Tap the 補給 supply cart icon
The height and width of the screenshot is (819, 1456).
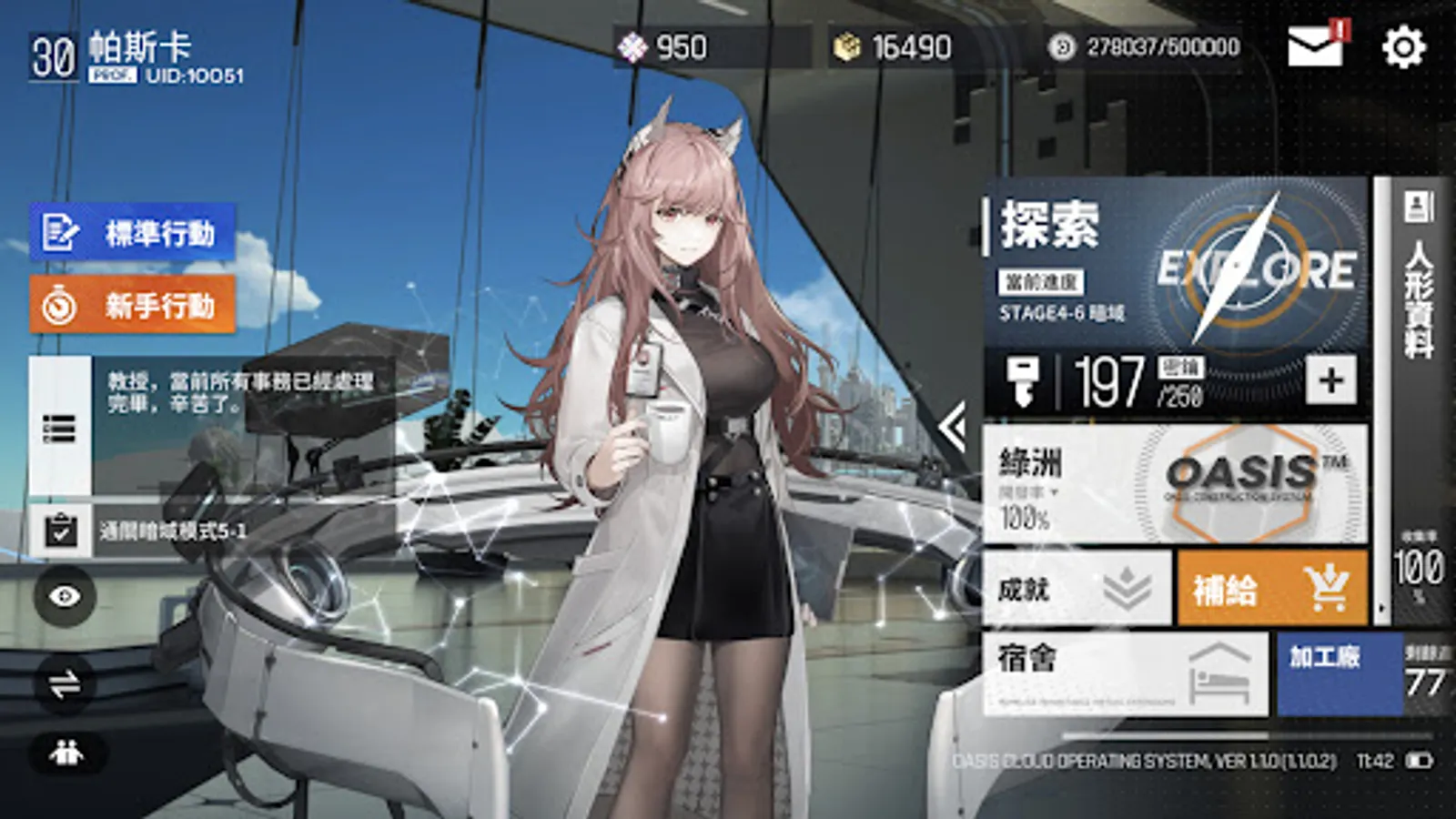click(x=1327, y=588)
